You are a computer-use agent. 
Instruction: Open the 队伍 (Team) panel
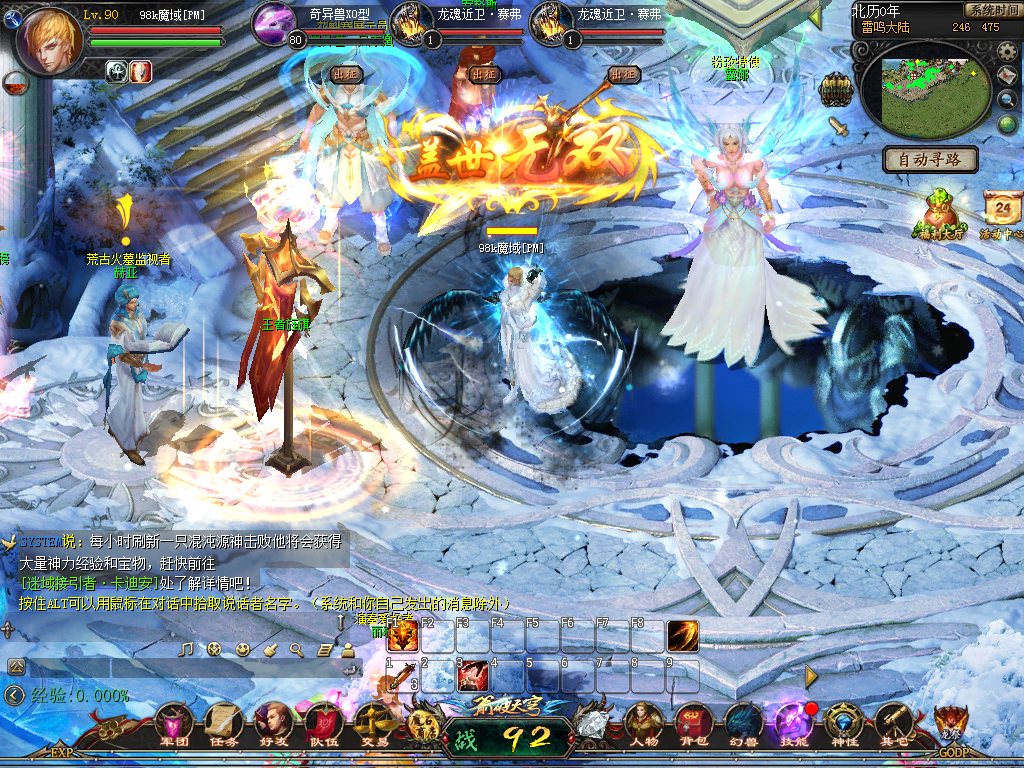(x=323, y=722)
